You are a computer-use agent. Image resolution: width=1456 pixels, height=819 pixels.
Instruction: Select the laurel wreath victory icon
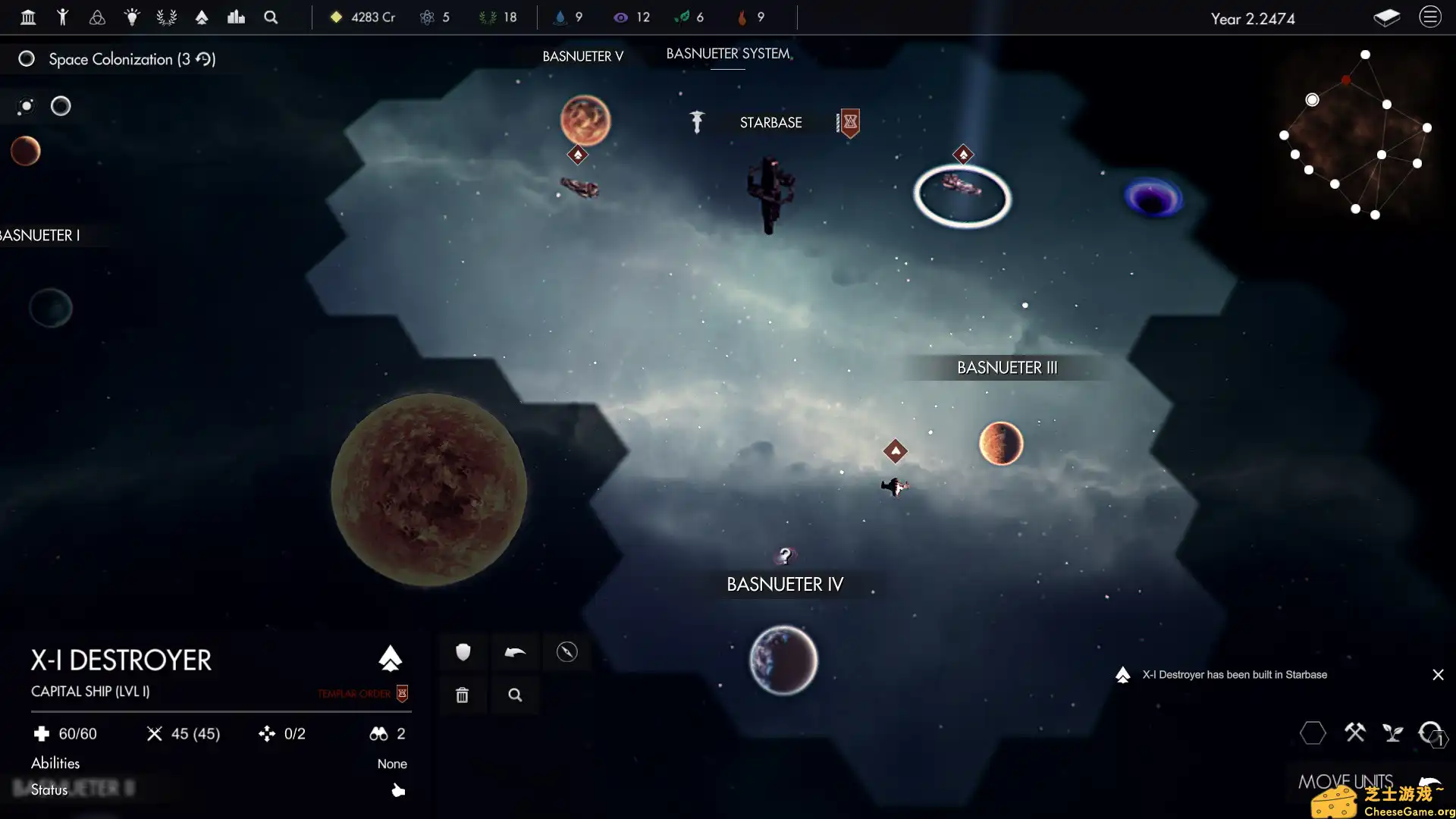point(166,17)
